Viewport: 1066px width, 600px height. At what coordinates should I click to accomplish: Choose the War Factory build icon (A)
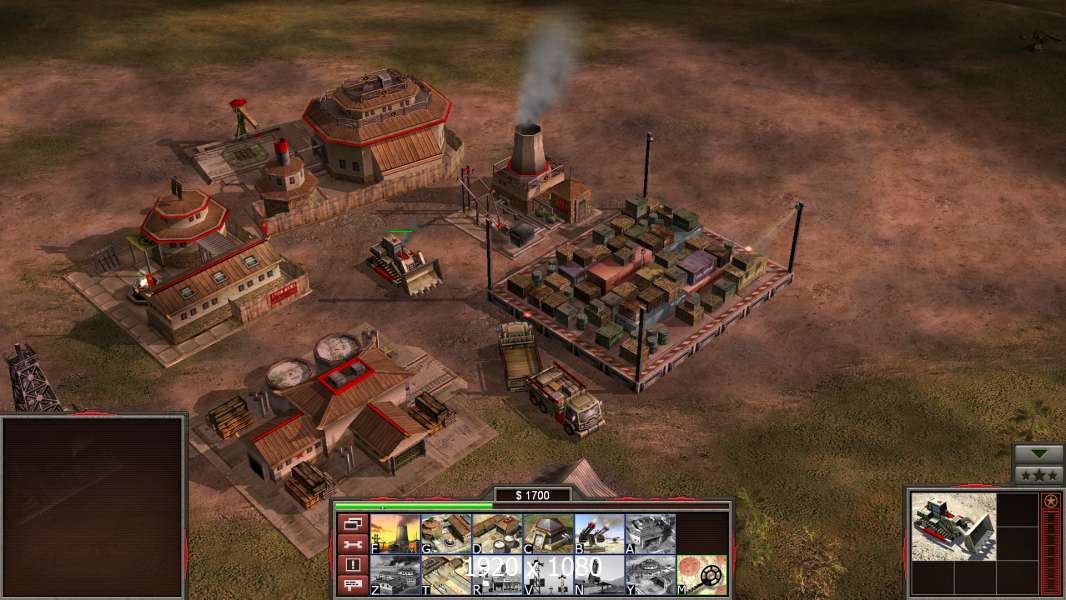tap(650, 533)
